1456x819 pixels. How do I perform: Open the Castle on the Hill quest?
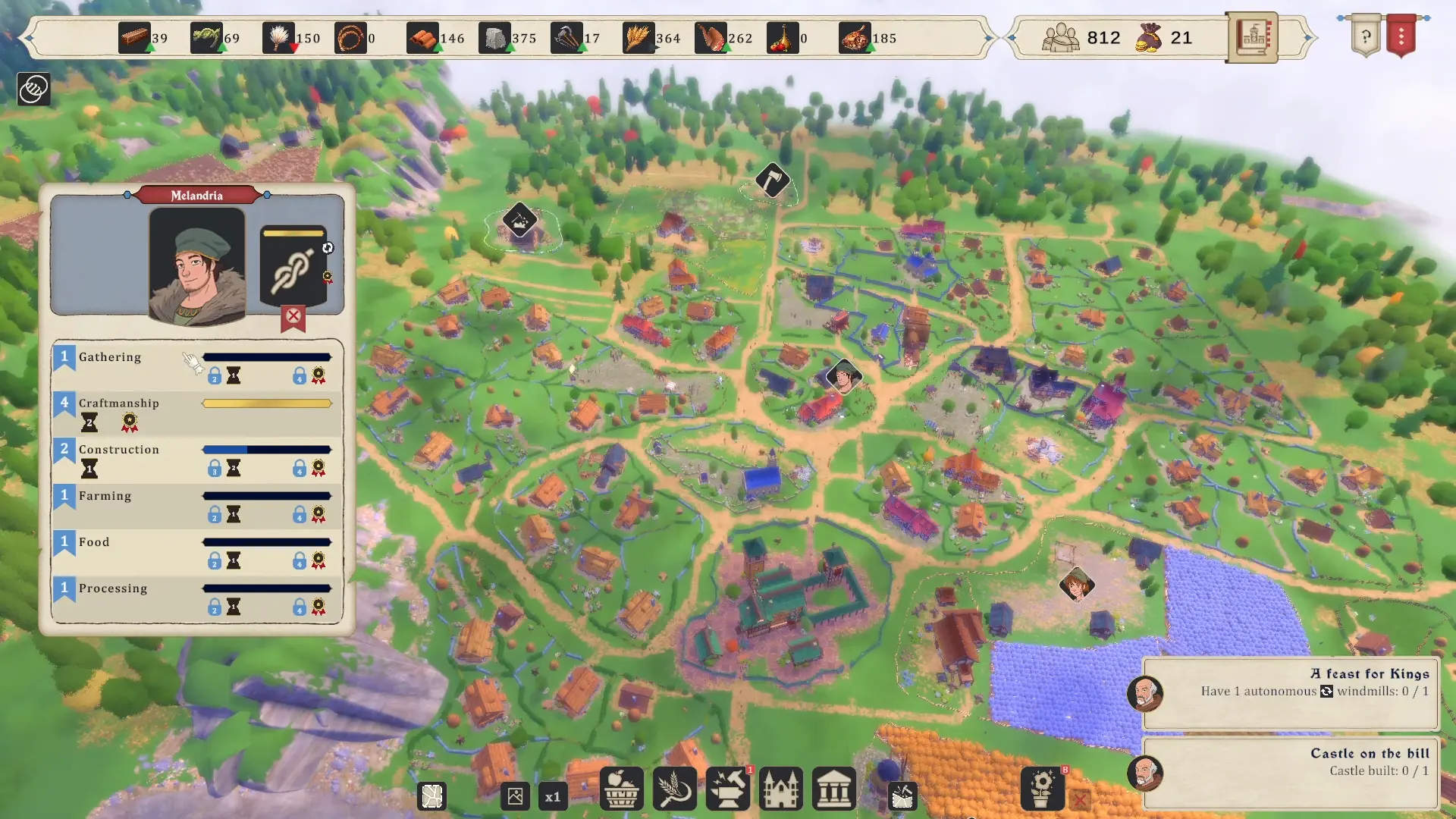(x=1290, y=772)
